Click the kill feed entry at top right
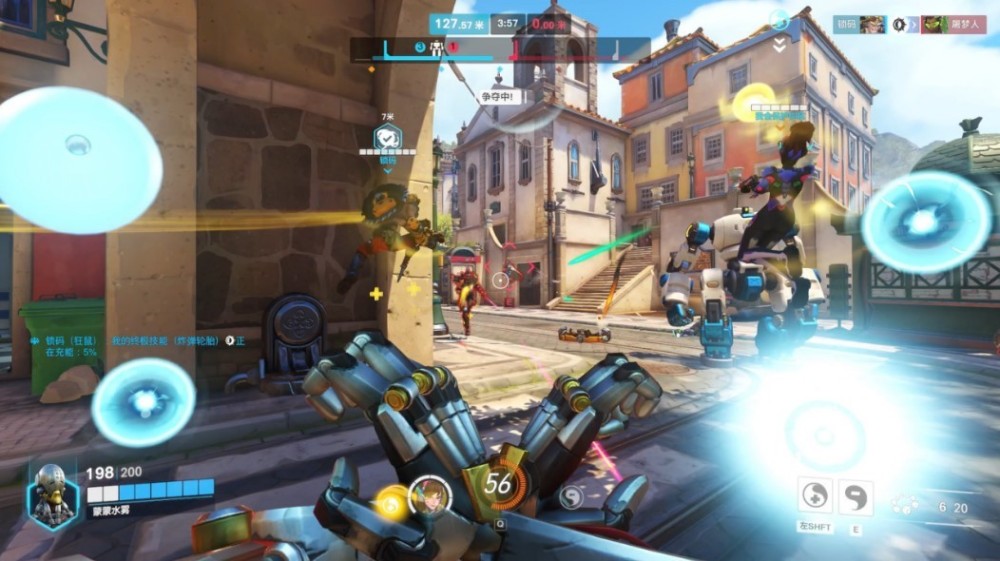1000x561 pixels. click(x=909, y=24)
